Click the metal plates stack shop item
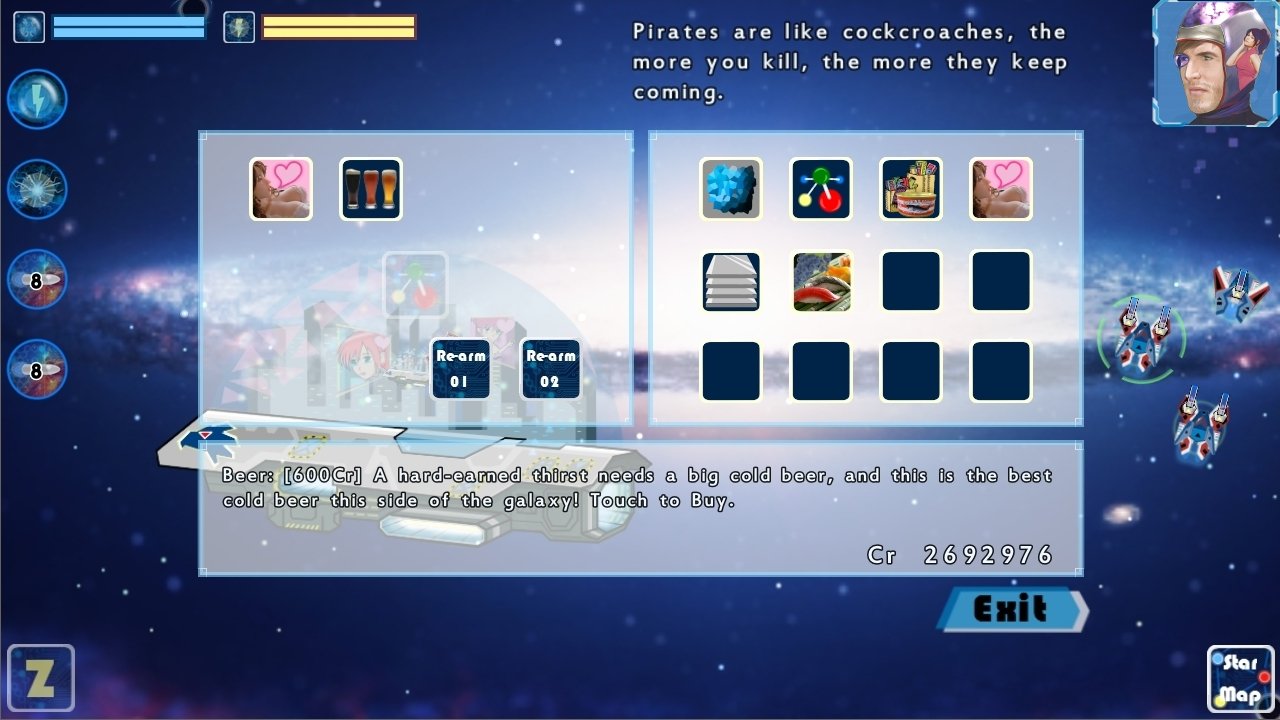The width and height of the screenshot is (1280, 720). click(x=731, y=281)
